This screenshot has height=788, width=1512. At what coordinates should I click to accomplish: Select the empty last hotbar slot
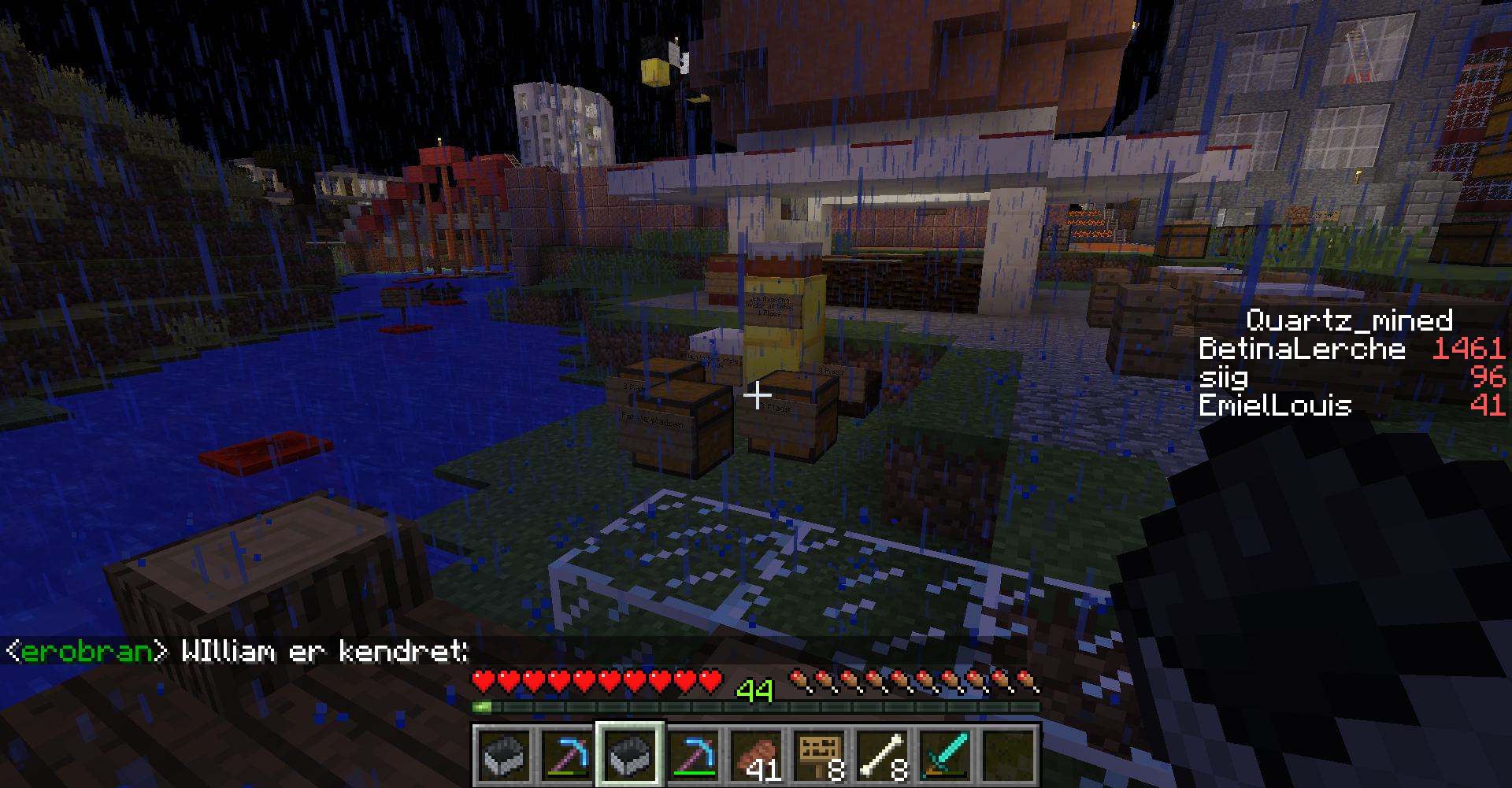[x=1008, y=756]
